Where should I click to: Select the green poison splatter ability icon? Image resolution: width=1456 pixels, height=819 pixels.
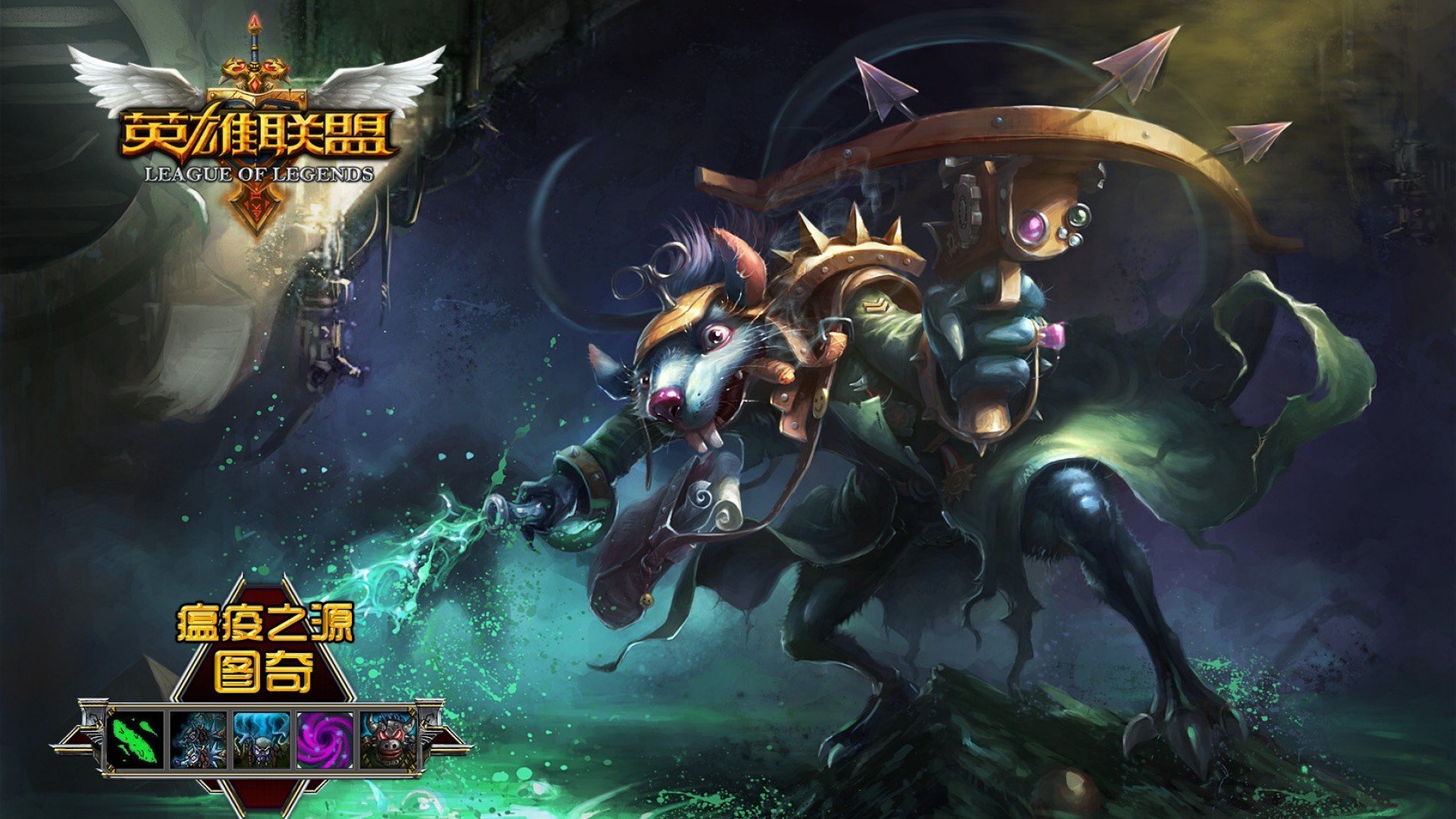pos(136,739)
